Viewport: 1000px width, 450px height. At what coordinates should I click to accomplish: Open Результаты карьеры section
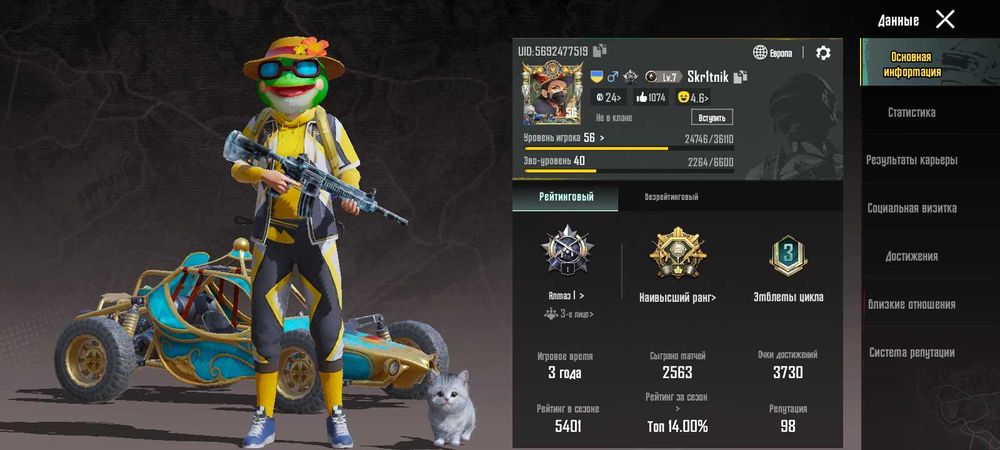tap(911, 160)
